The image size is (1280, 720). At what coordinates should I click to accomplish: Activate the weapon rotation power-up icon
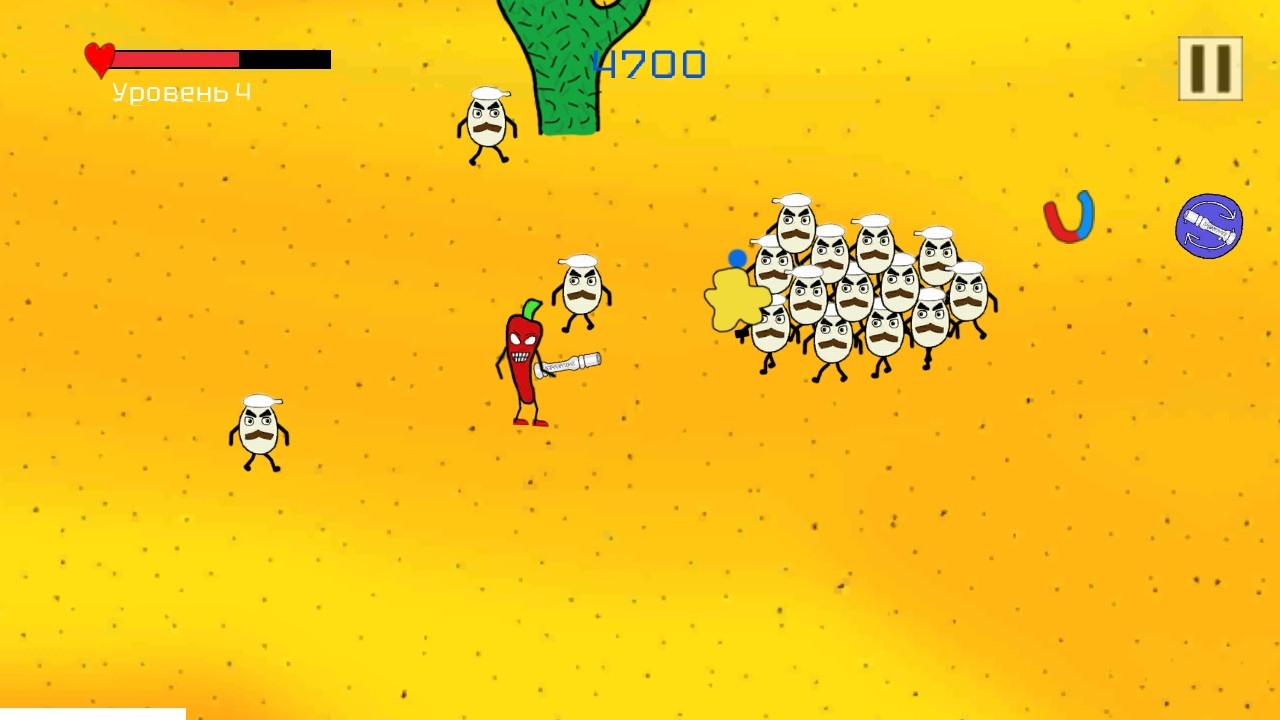pyautogui.click(x=1209, y=226)
